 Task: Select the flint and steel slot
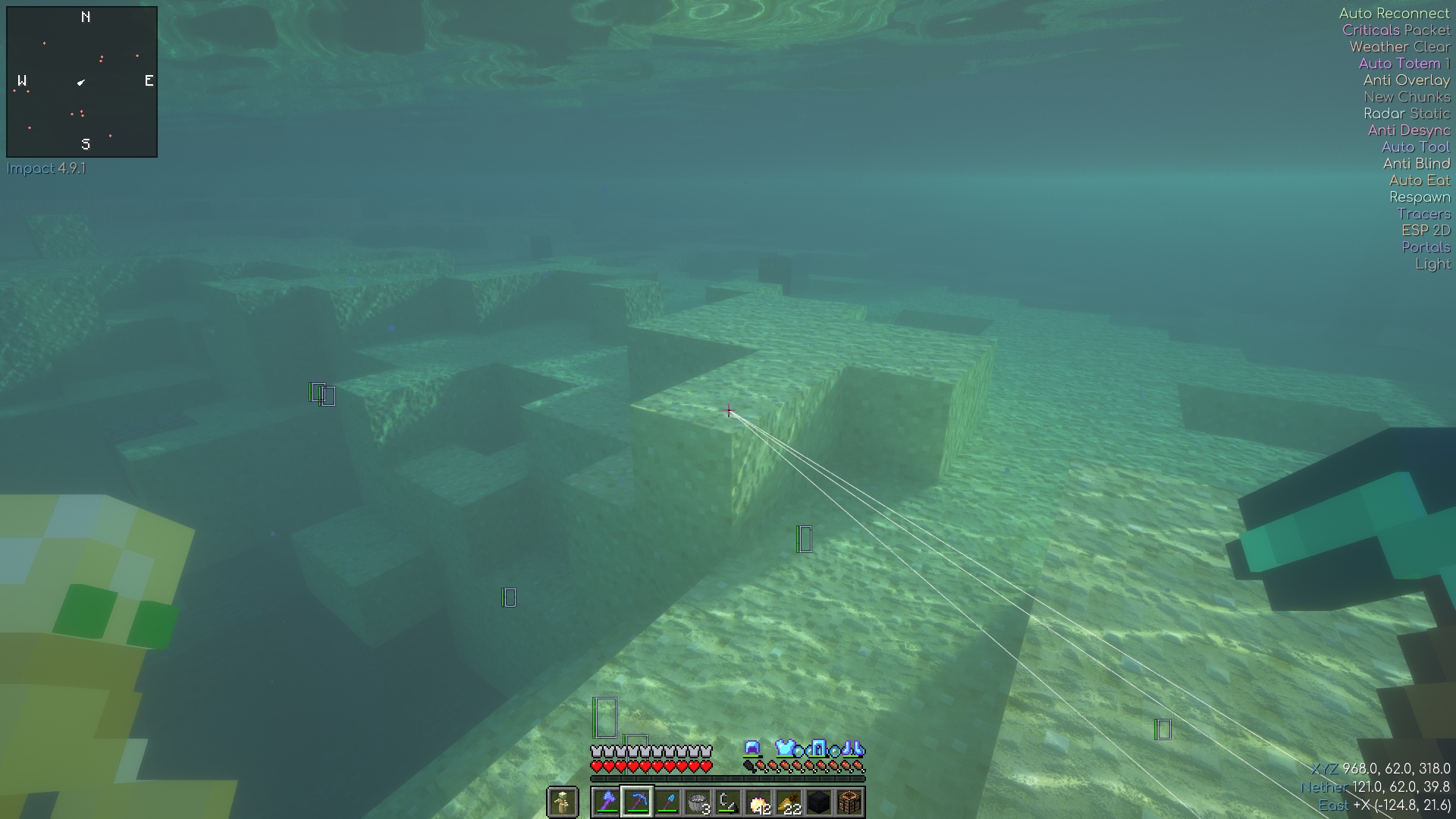pos(728,802)
